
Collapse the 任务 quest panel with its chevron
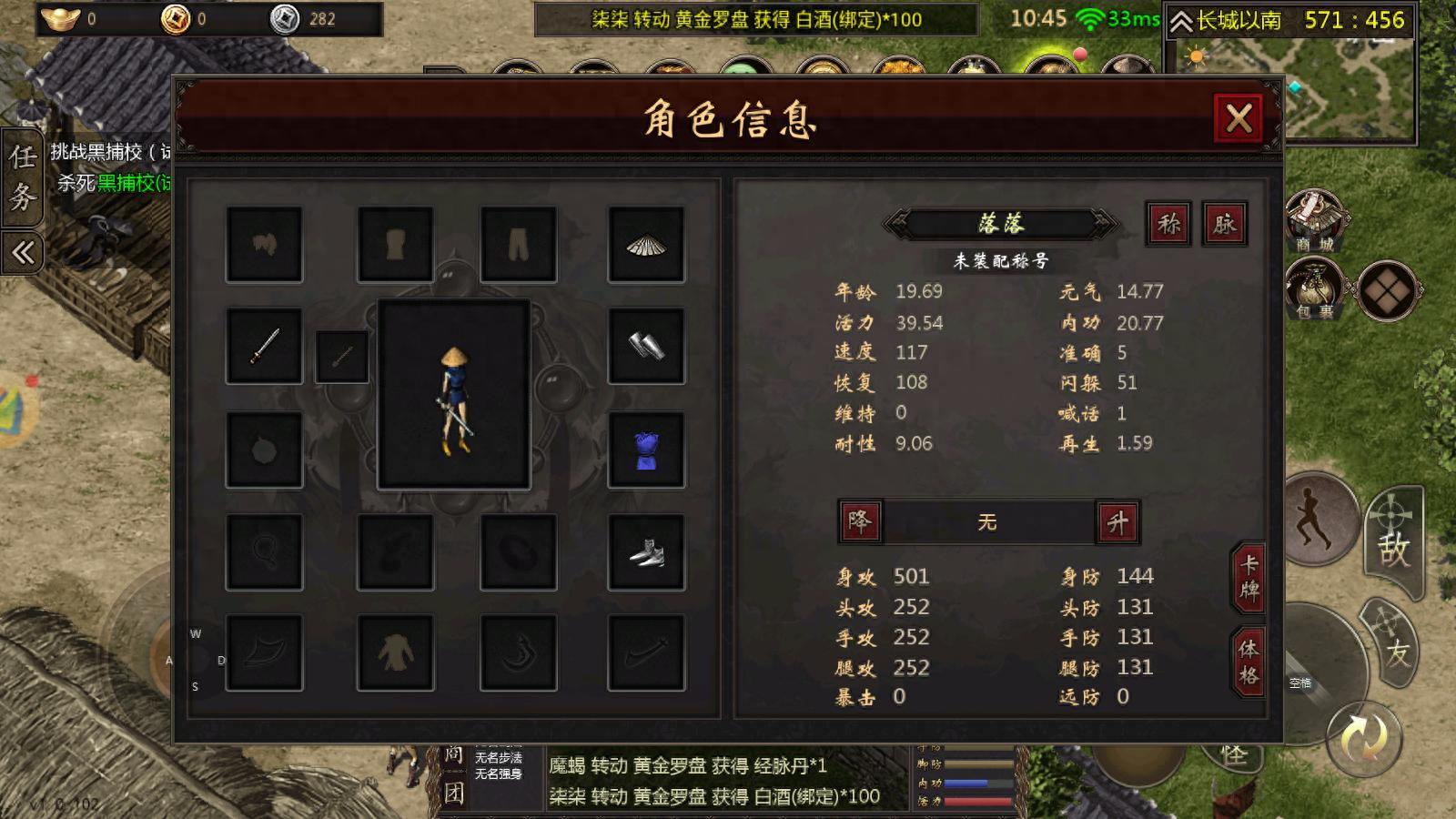[x=22, y=252]
